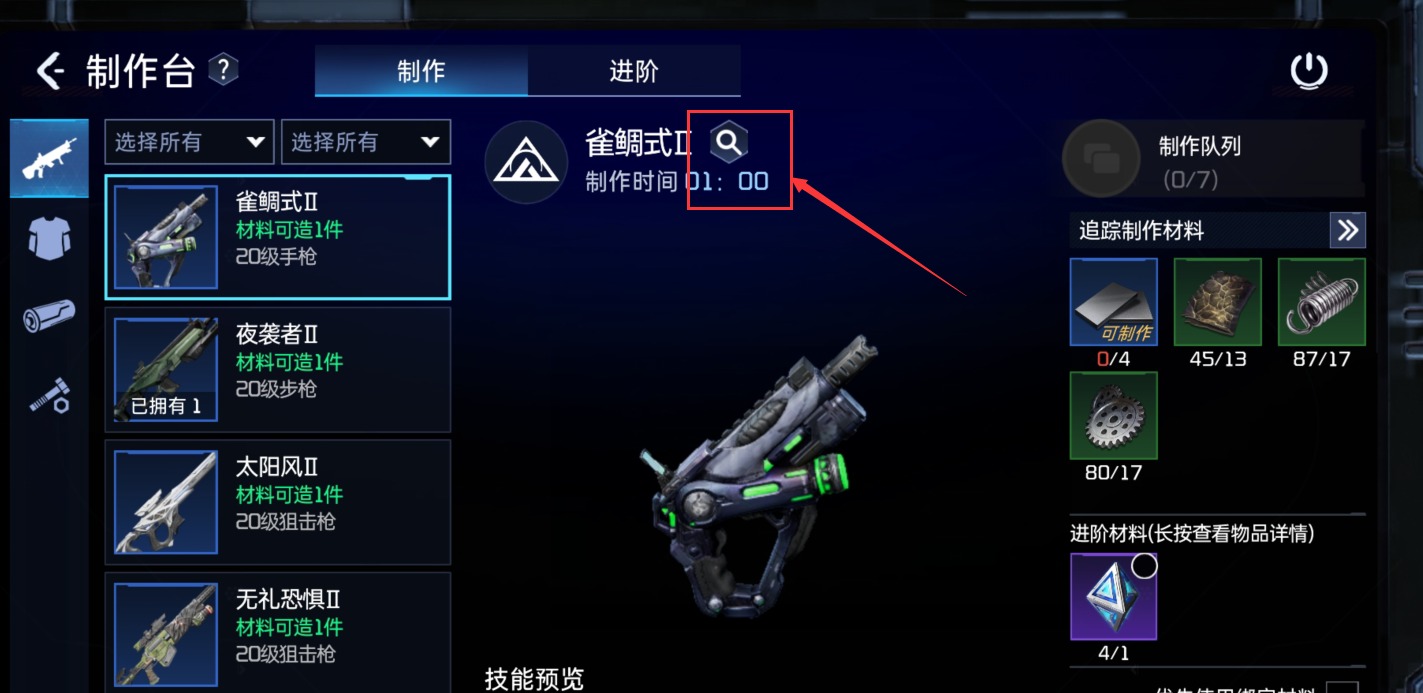The width and height of the screenshot is (1423, 693).
Task: Select the ammo cylinder category icon
Action: [49, 318]
